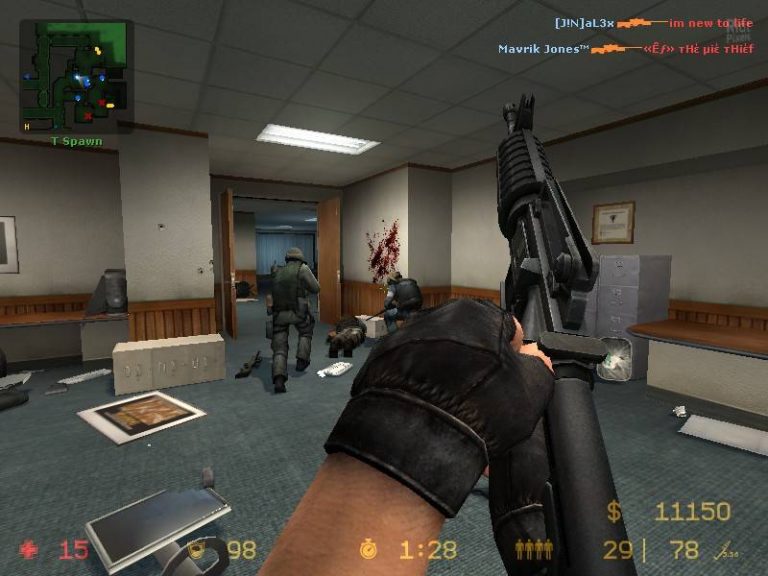
Task: Select the [J!N]aL3x kill feed entry
Action: (x=654, y=22)
